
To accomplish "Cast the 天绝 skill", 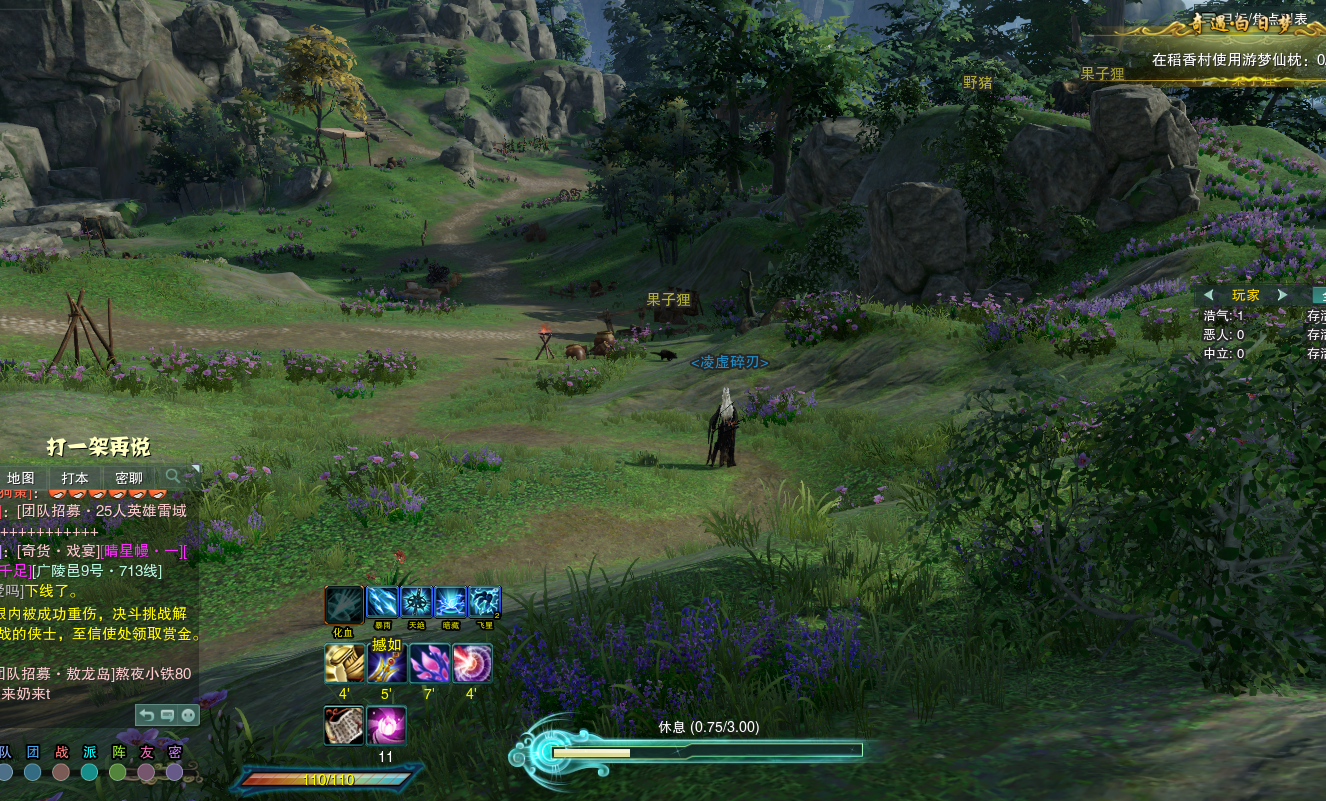I will click(x=417, y=602).
